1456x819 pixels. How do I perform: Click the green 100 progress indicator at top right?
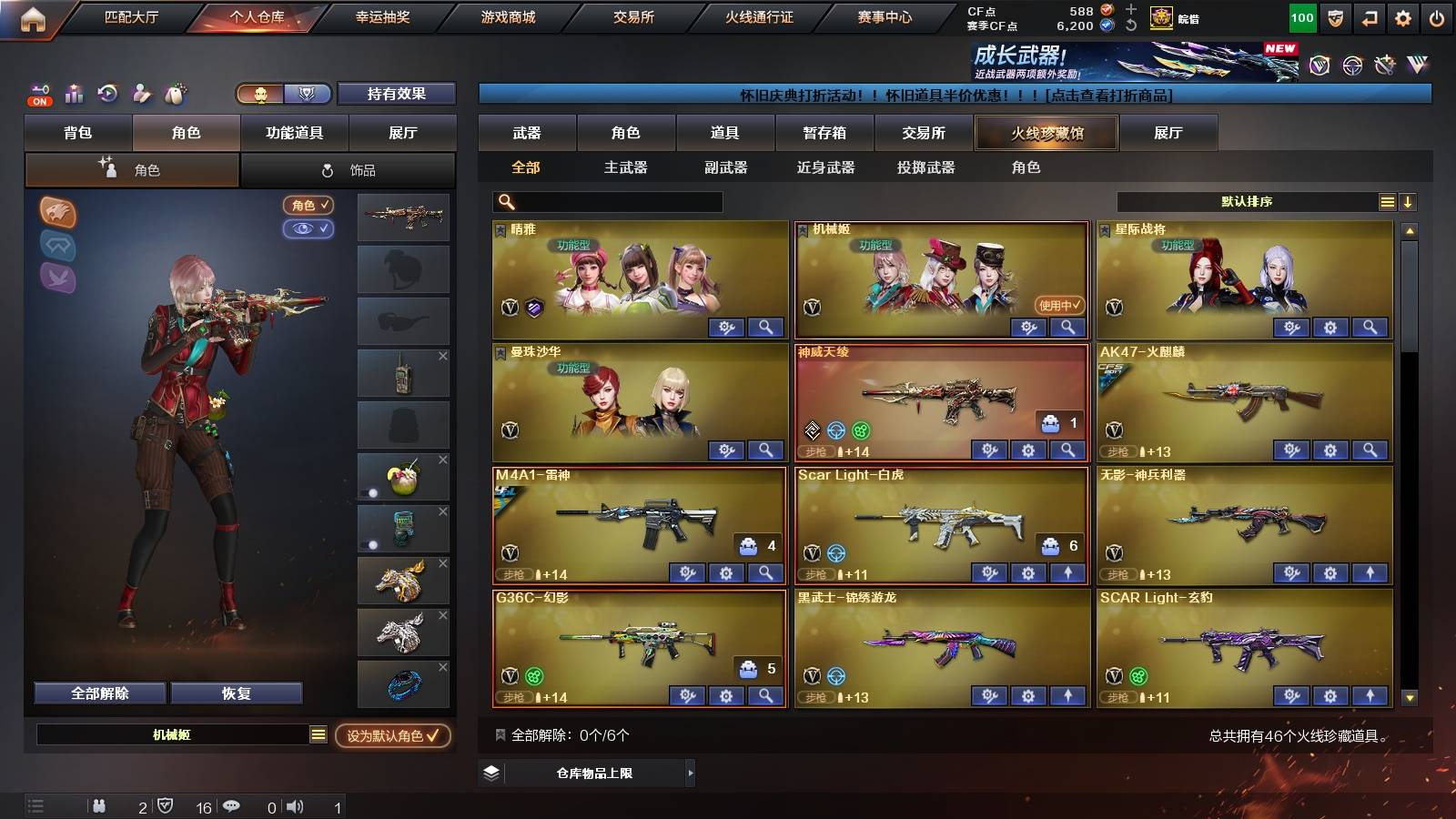1303,16
